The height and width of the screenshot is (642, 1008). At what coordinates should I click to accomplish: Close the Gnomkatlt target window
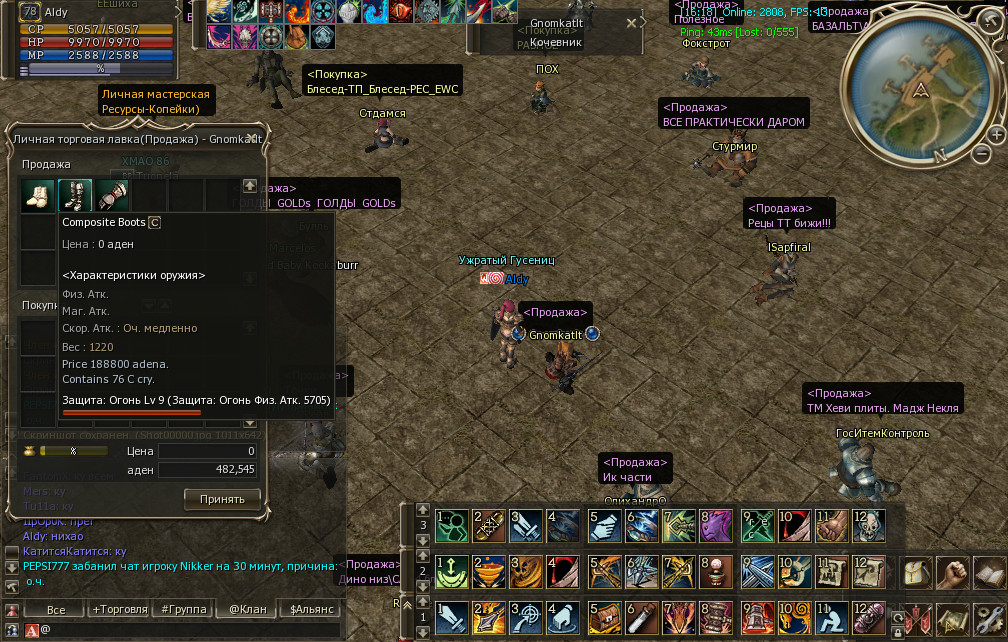[x=631, y=22]
